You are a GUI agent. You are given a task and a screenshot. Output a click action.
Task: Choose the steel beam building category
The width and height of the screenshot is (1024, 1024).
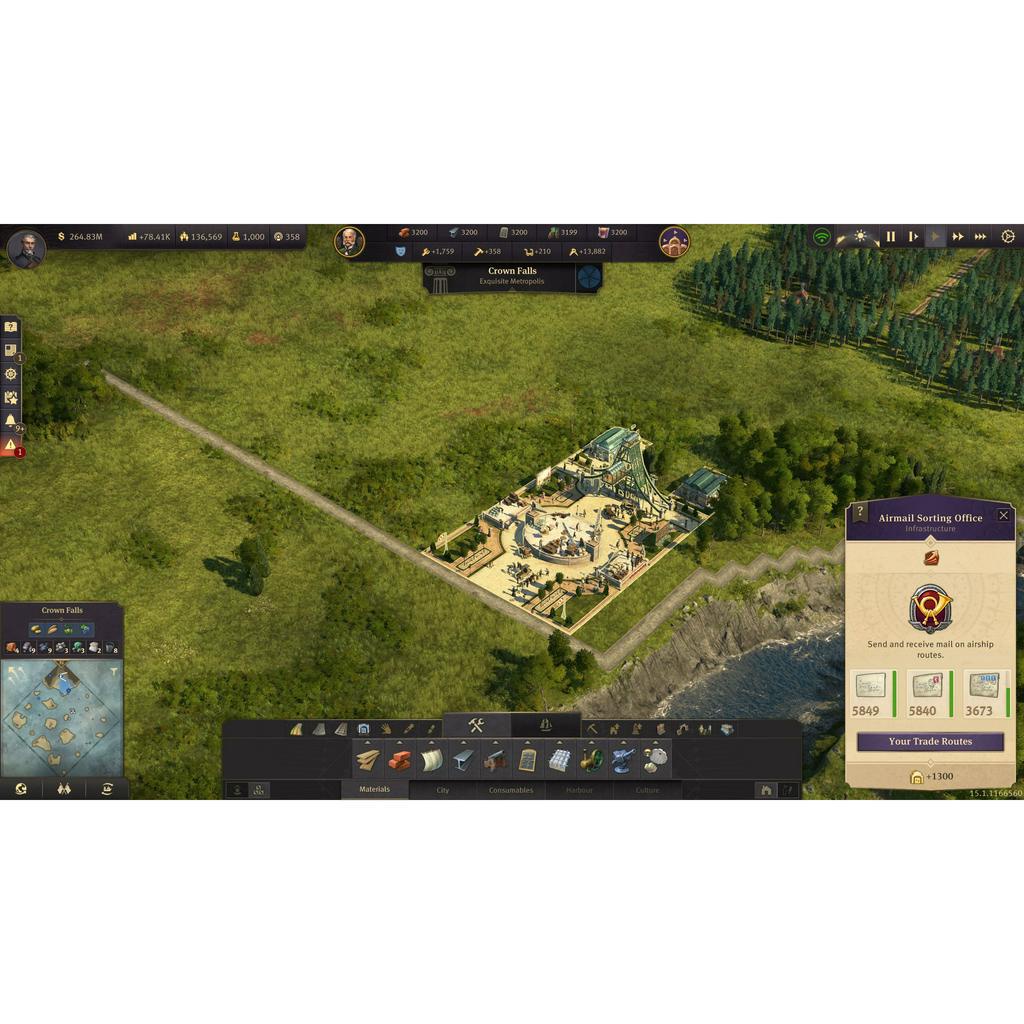click(463, 760)
